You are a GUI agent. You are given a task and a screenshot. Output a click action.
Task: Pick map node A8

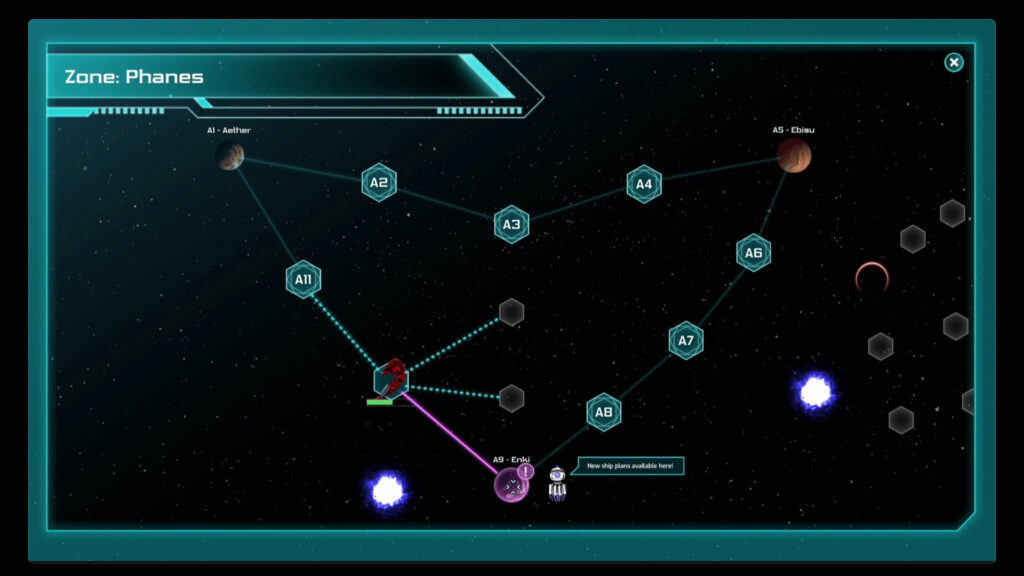tap(603, 411)
